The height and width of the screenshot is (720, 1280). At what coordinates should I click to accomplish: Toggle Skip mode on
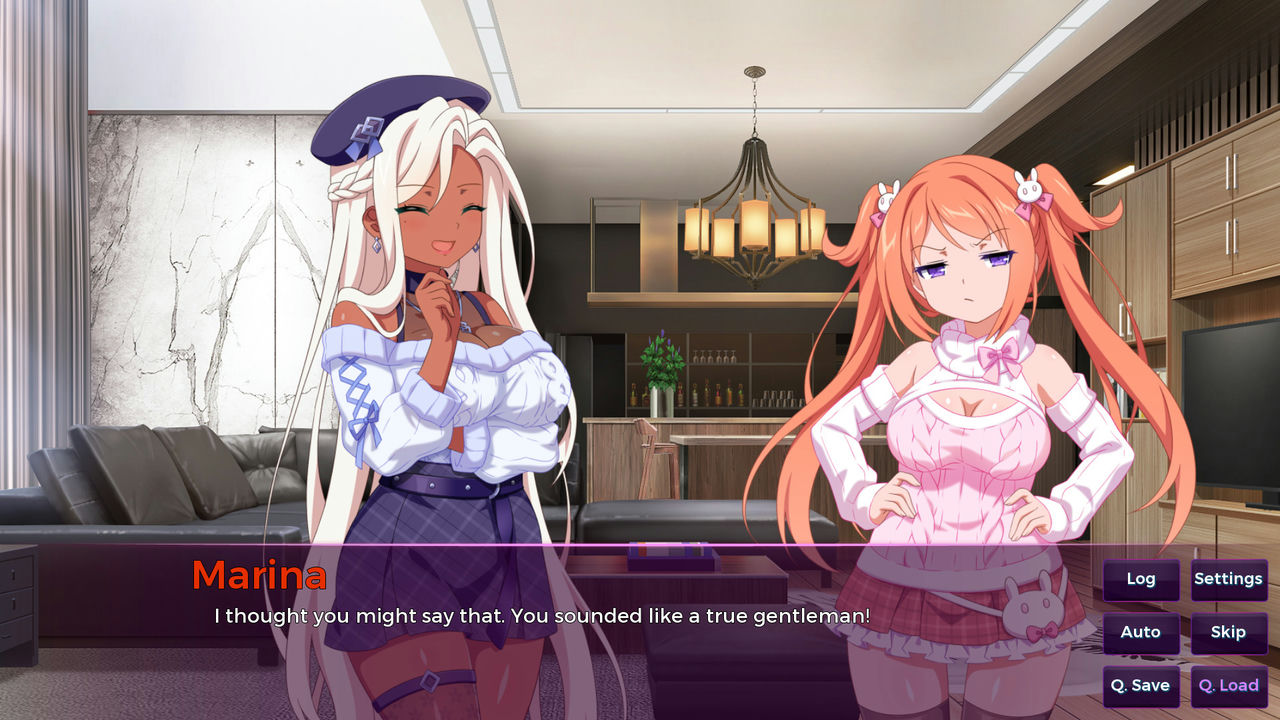[x=1229, y=632]
